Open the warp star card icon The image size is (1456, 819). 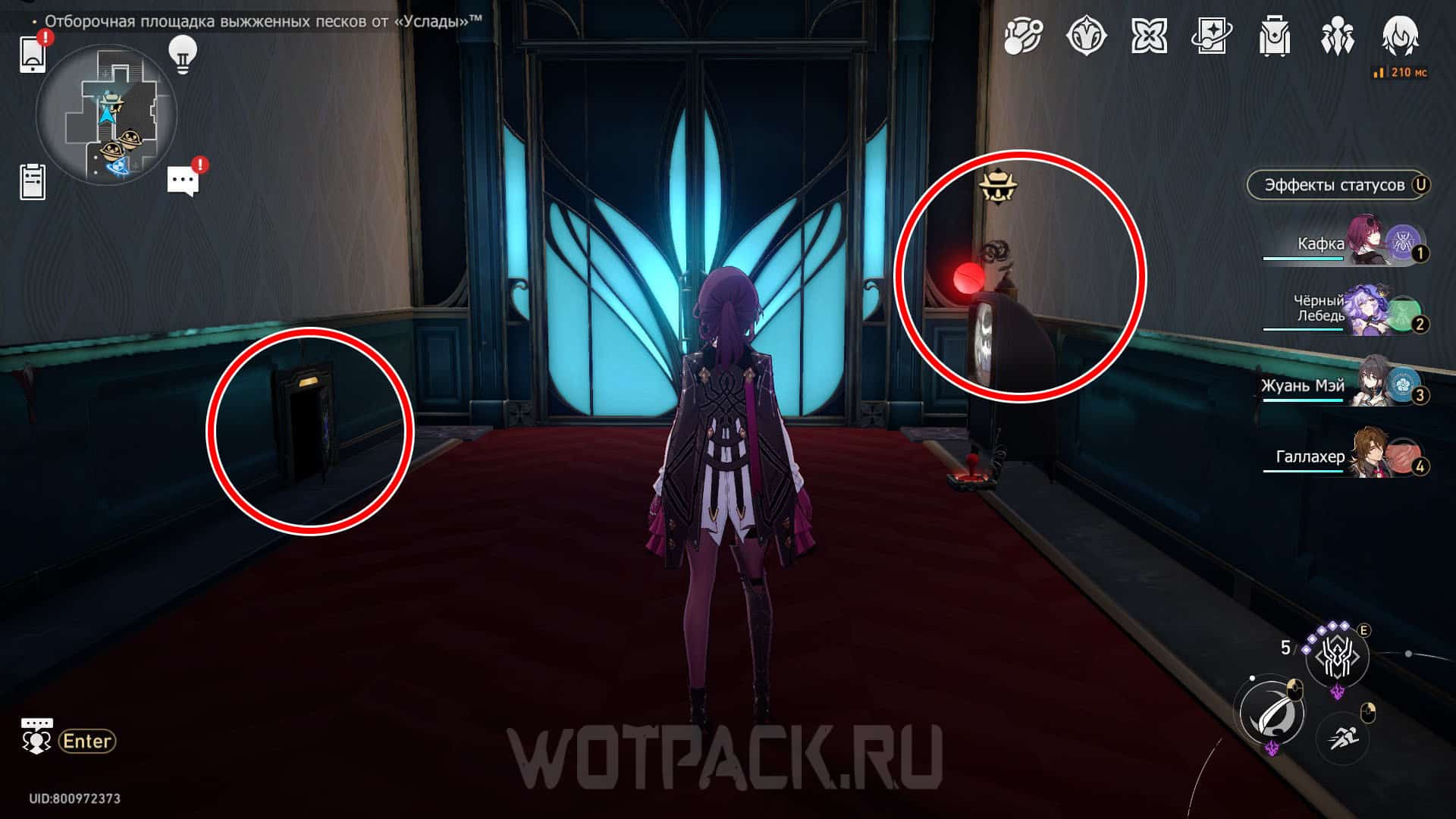1211,36
